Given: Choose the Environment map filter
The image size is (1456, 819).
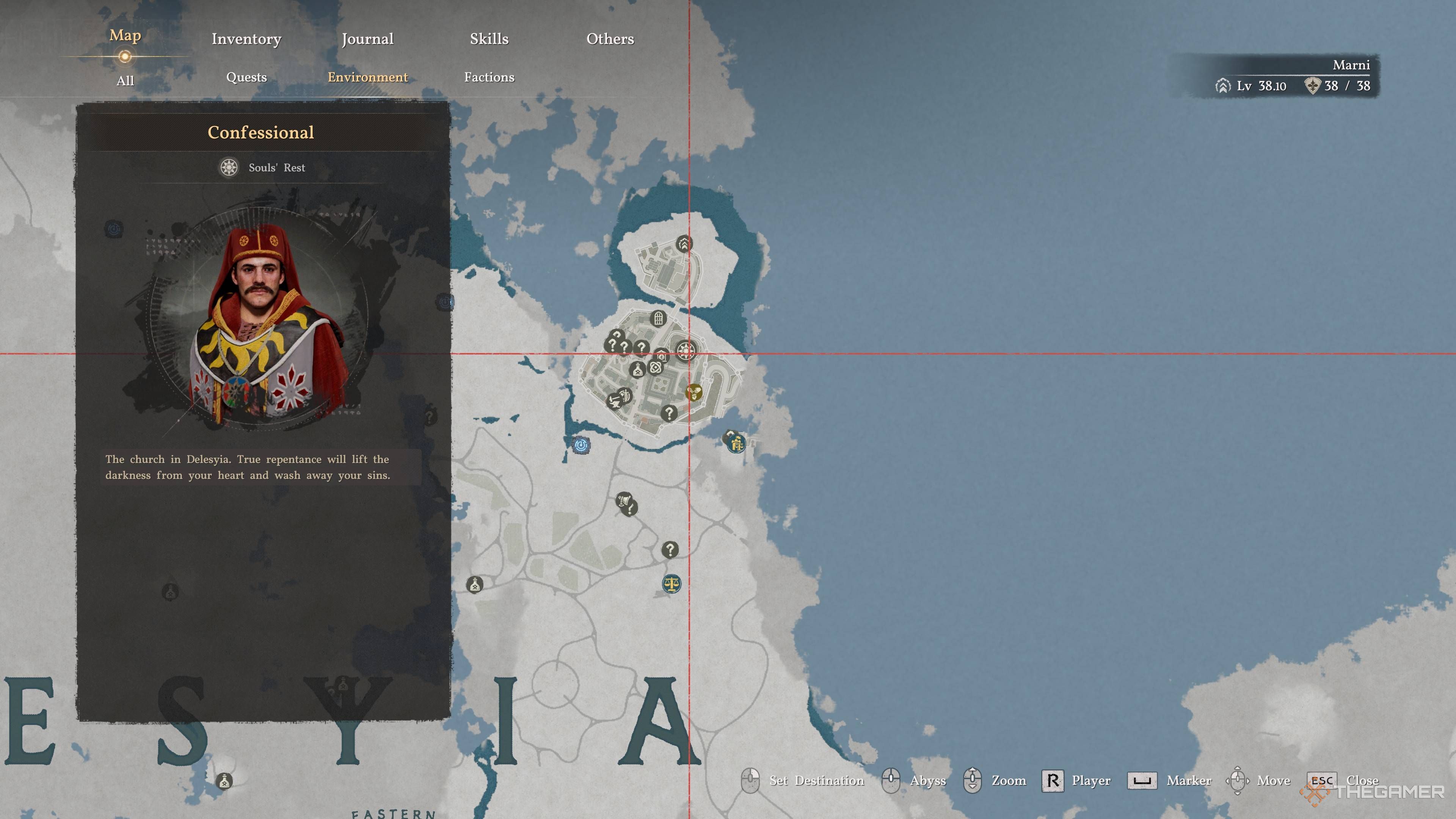Looking at the screenshot, I should point(367,77).
